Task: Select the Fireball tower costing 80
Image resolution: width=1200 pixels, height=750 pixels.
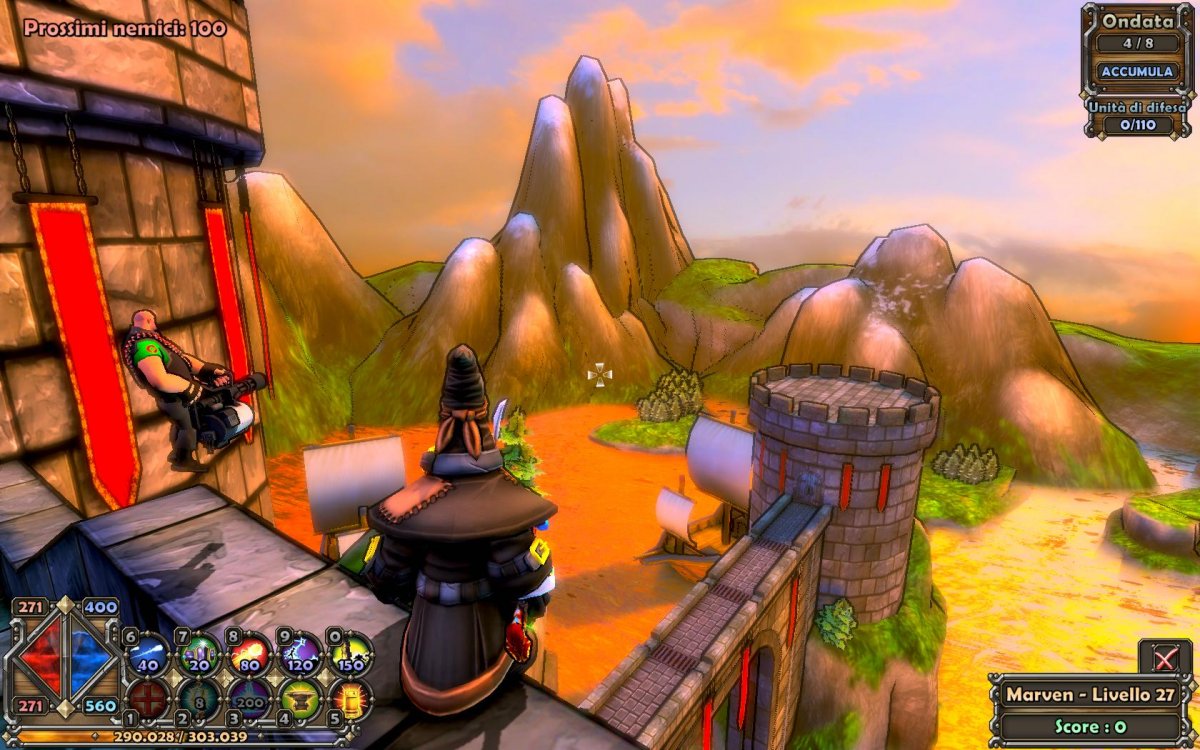Action: [x=250, y=655]
